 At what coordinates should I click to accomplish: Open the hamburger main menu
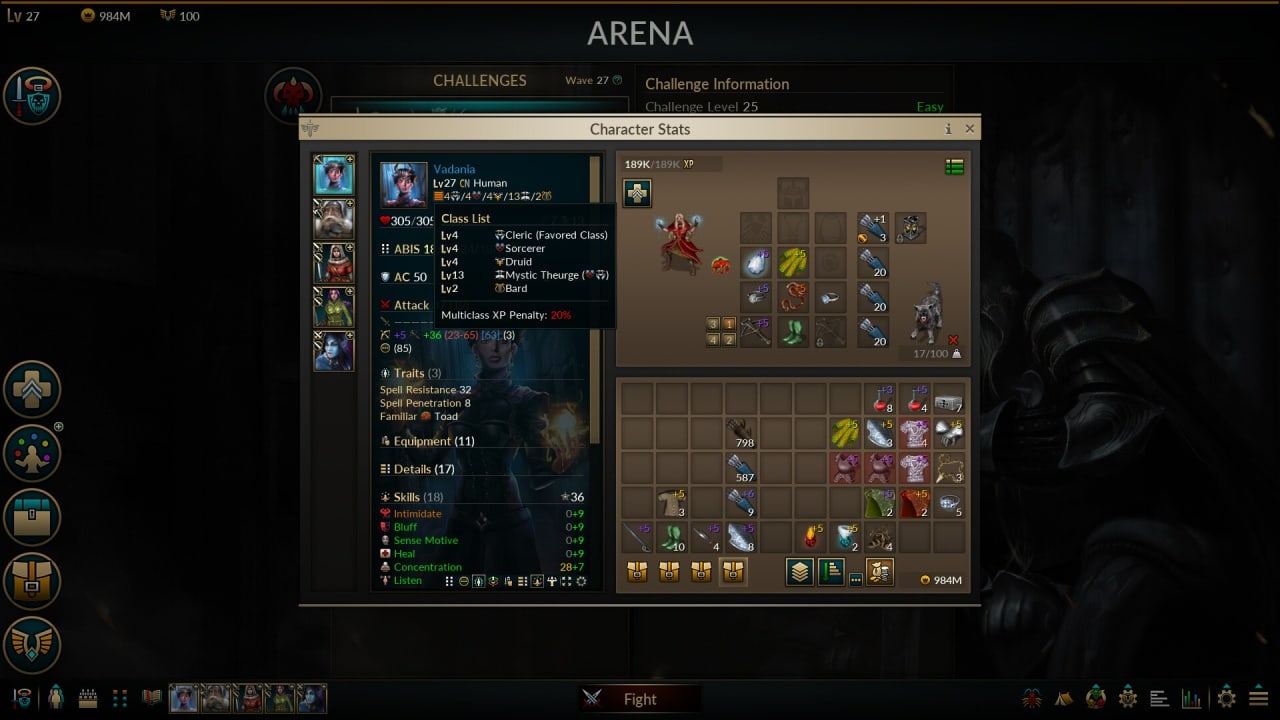tap(1258, 698)
